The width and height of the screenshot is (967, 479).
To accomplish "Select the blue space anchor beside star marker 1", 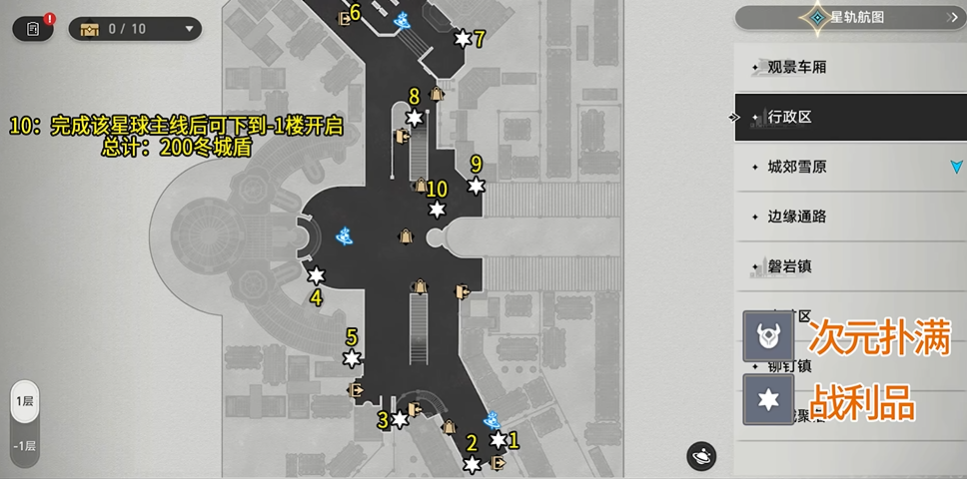I will (x=492, y=421).
